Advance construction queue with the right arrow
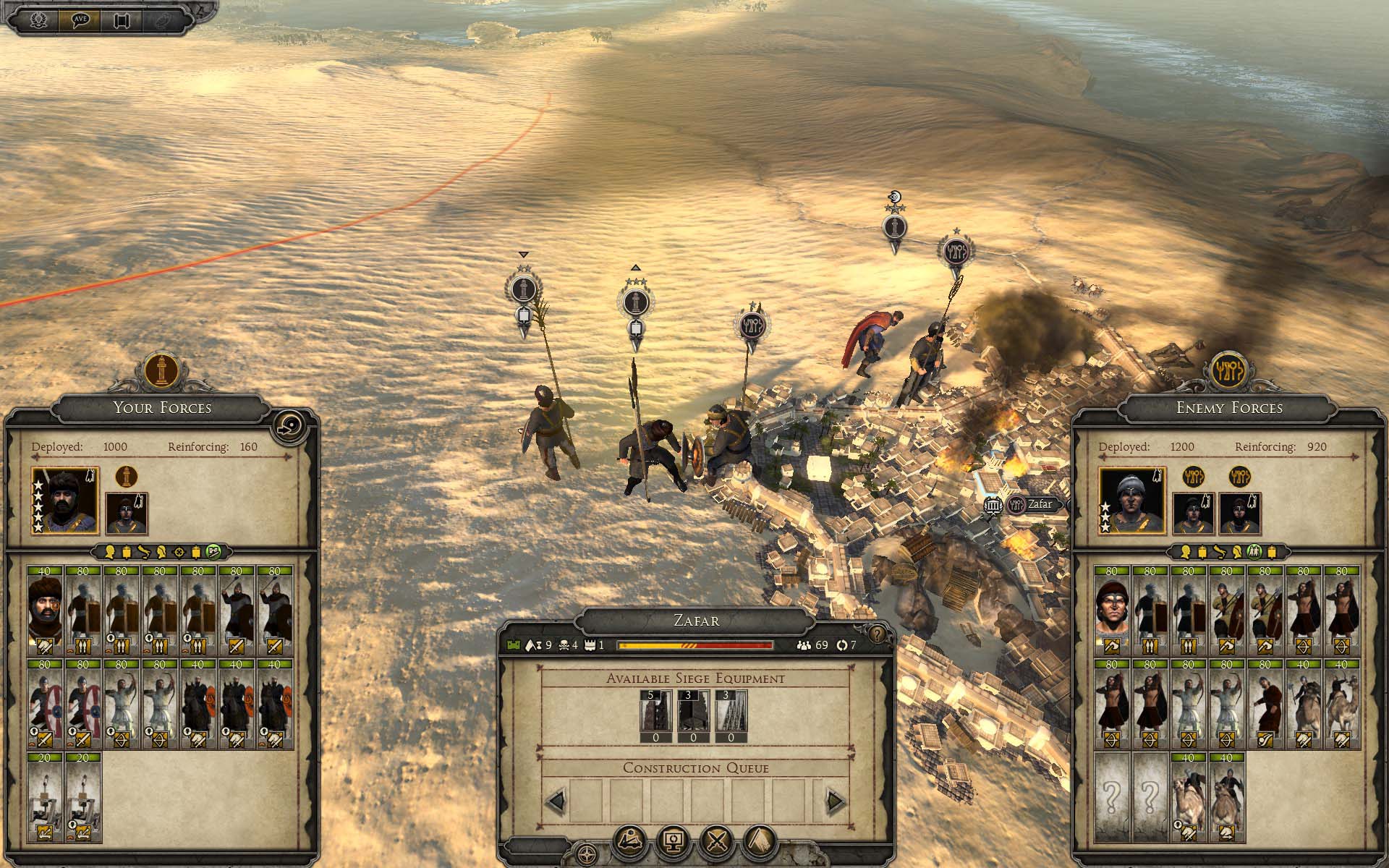The width and height of the screenshot is (1389, 868). [x=836, y=801]
